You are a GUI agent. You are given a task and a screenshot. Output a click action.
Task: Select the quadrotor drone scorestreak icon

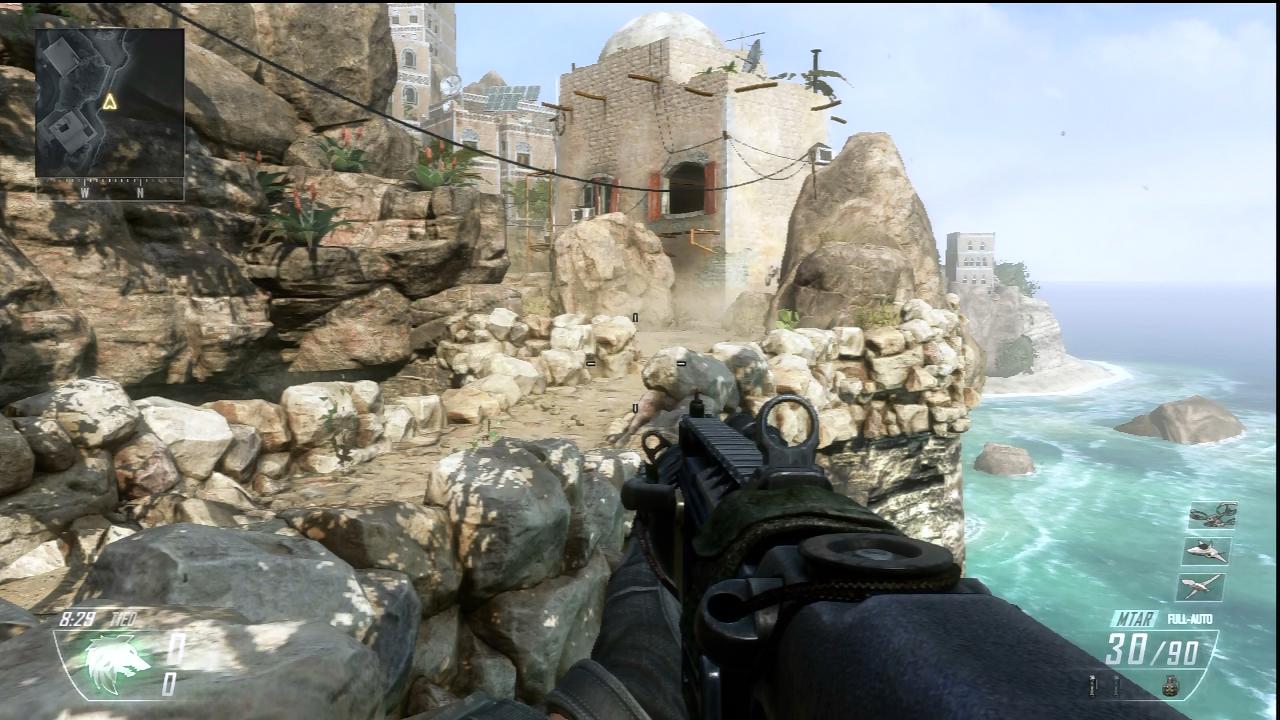click(1213, 515)
